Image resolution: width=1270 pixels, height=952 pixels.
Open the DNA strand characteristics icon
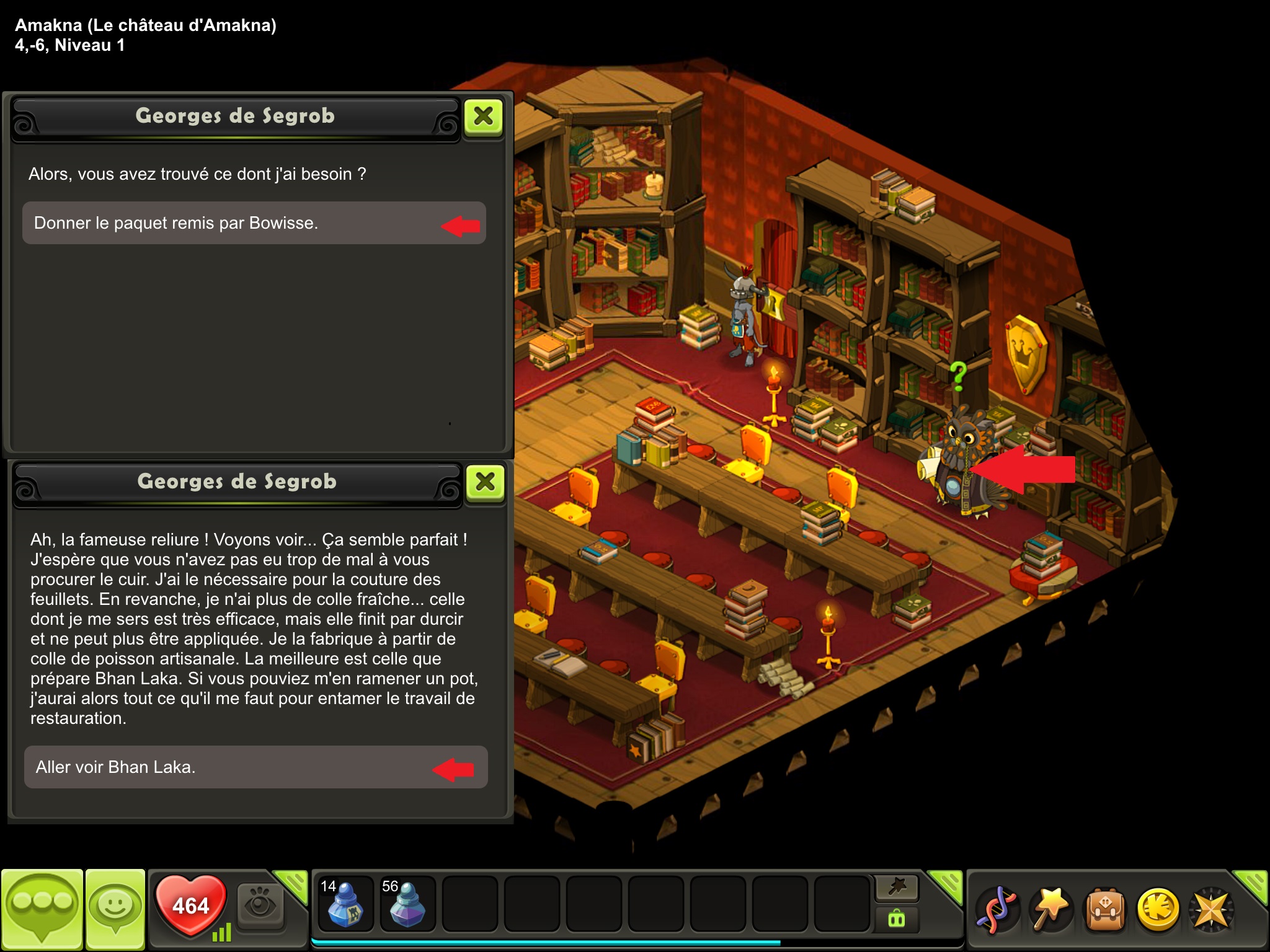(996, 909)
